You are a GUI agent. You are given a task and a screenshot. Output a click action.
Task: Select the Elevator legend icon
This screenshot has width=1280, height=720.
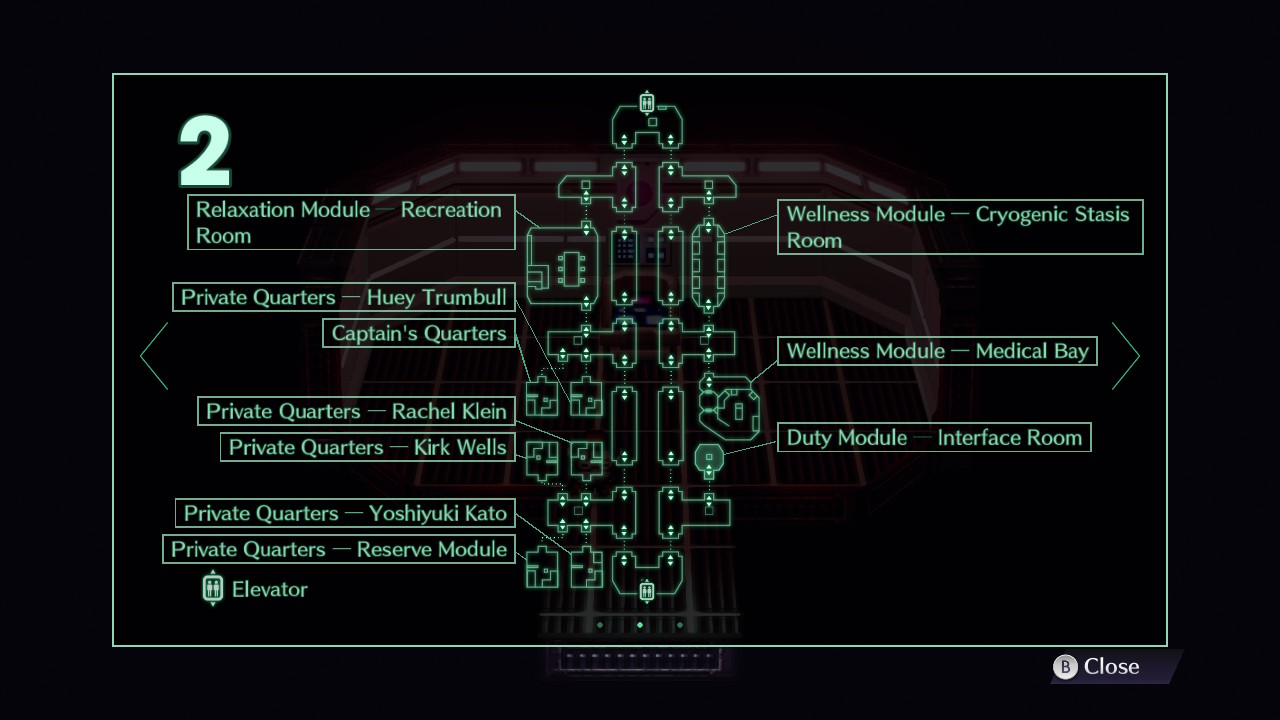pyautogui.click(x=212, y=589)
